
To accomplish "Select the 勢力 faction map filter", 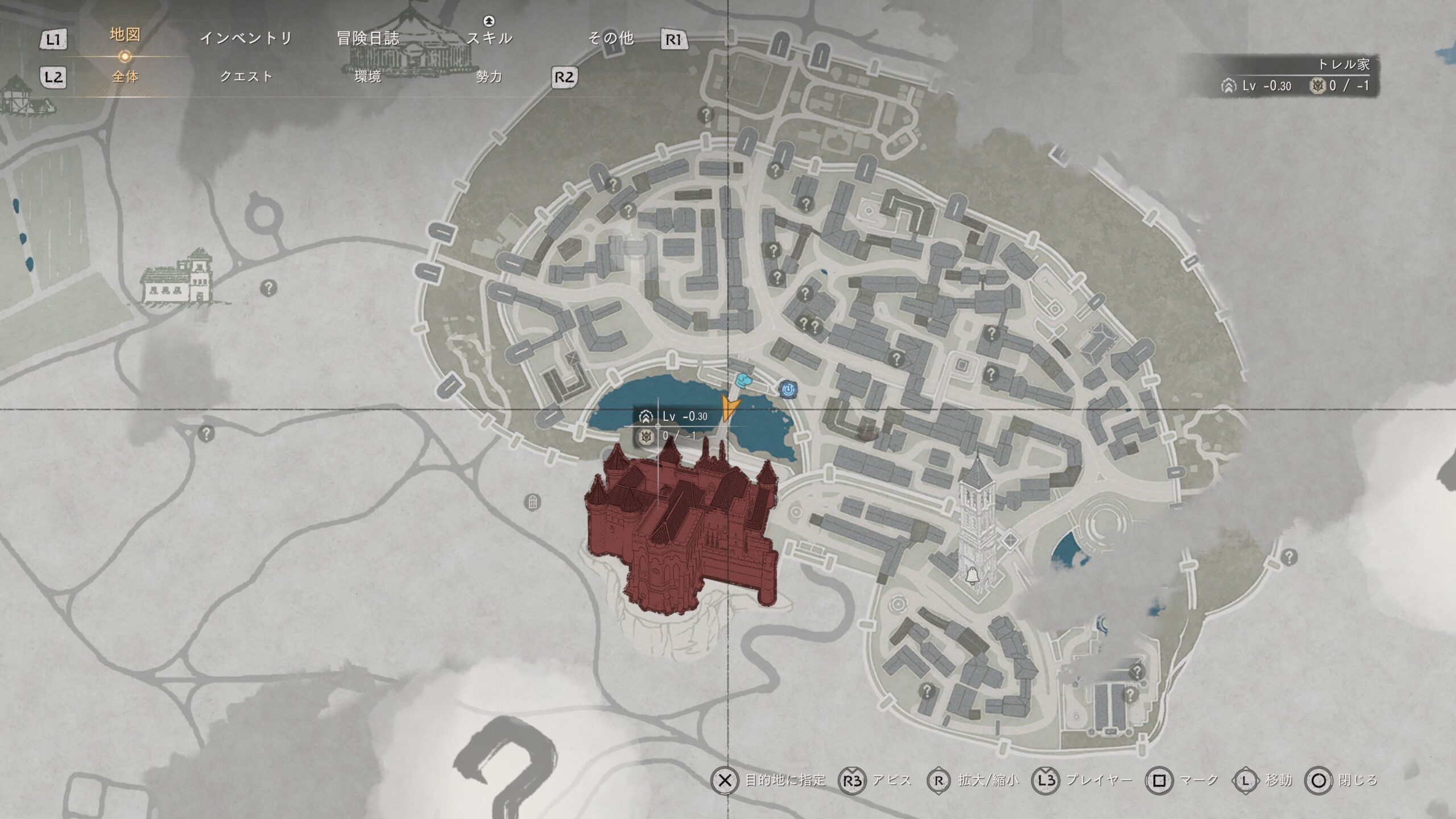I will click(489, 76).
